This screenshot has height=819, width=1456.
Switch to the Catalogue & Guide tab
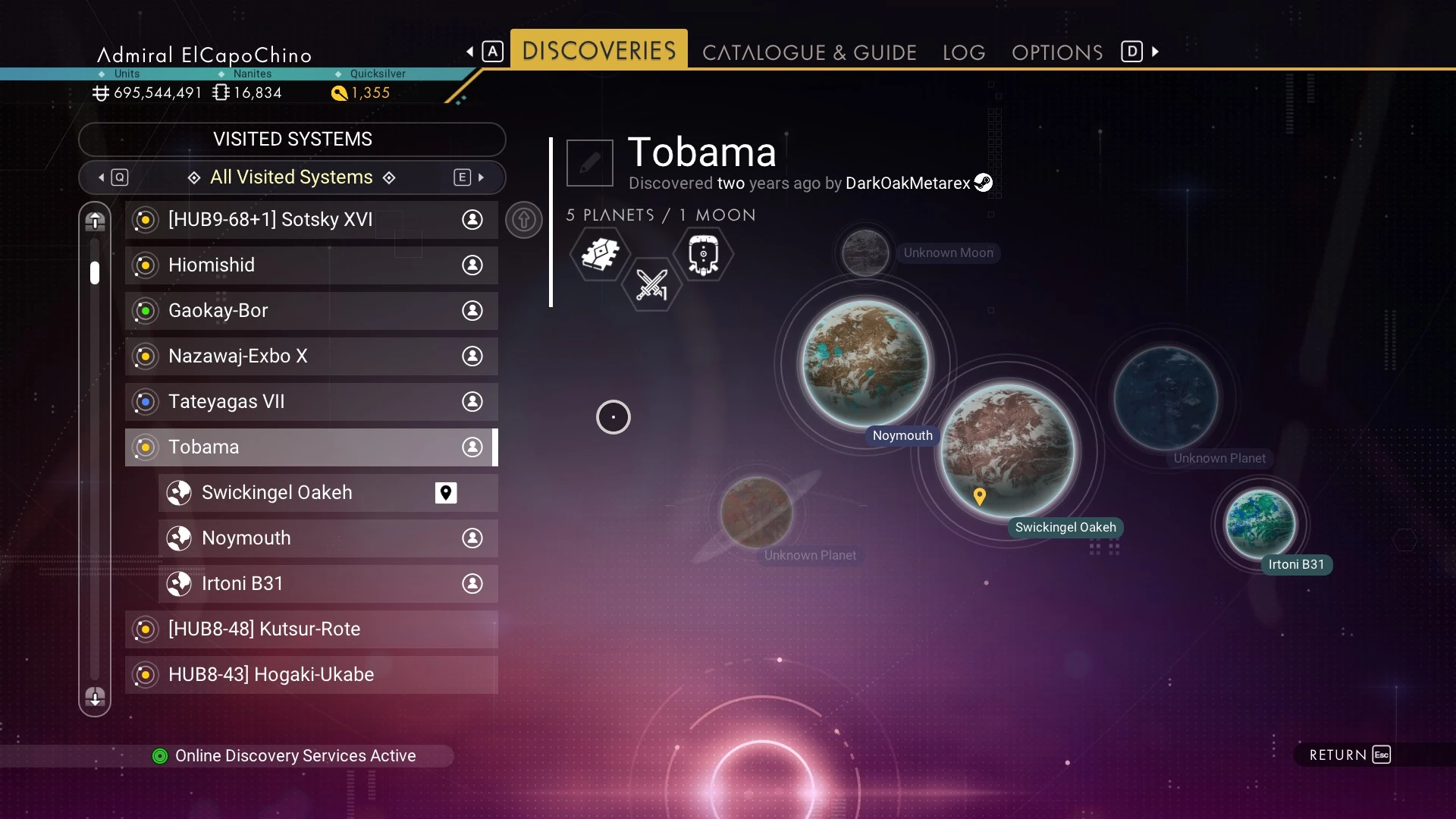[809, 52]
